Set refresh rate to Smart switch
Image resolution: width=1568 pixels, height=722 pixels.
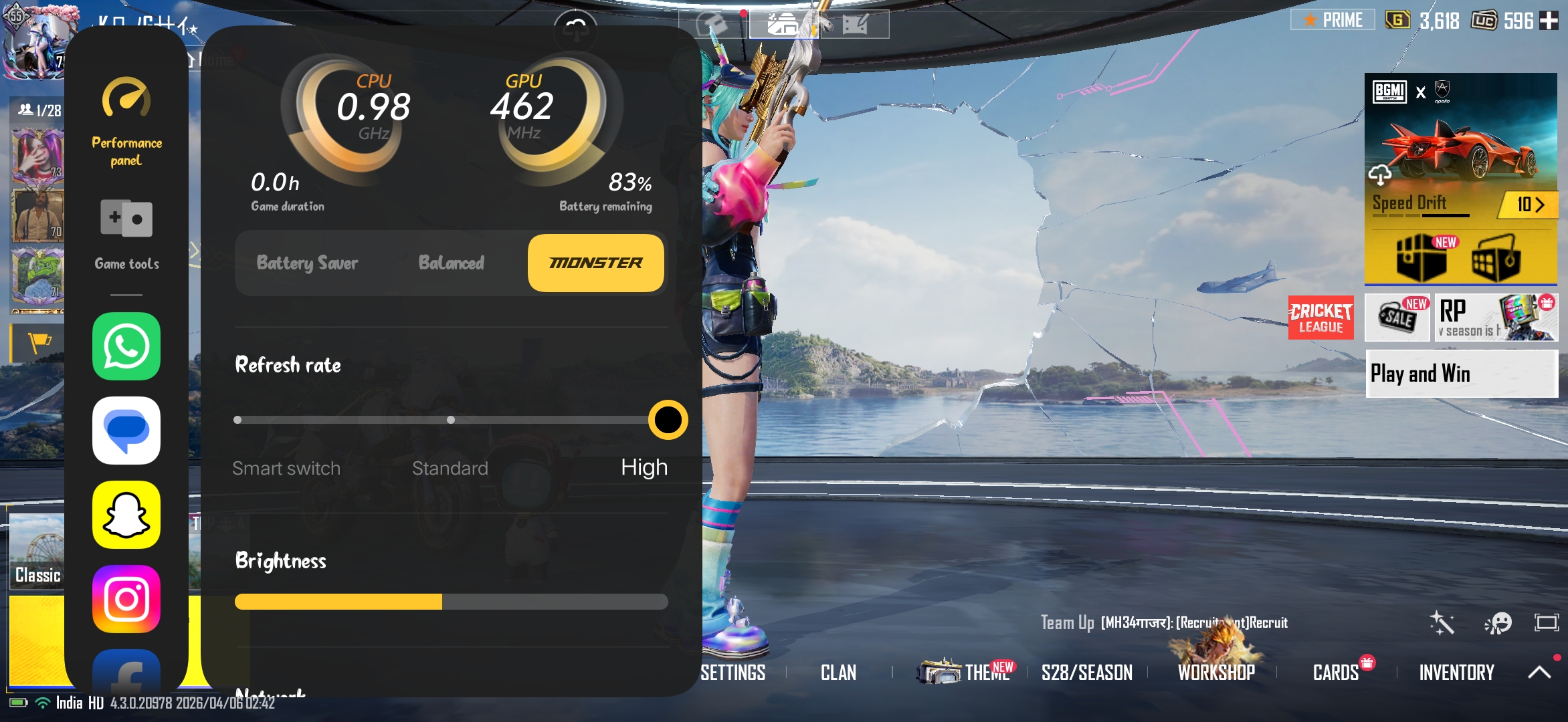click(238, 420)
